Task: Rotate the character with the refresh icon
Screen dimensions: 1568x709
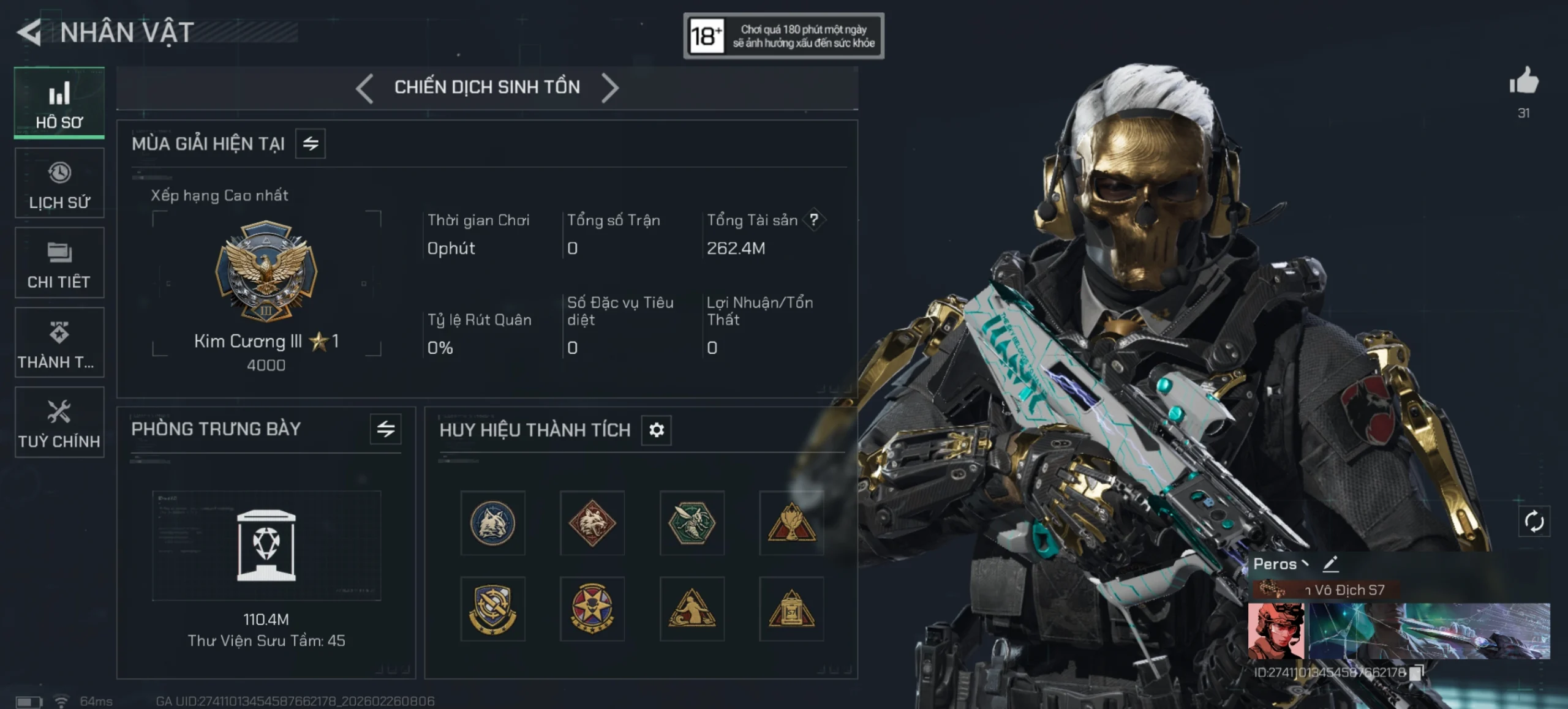Action: point(1534,522)
